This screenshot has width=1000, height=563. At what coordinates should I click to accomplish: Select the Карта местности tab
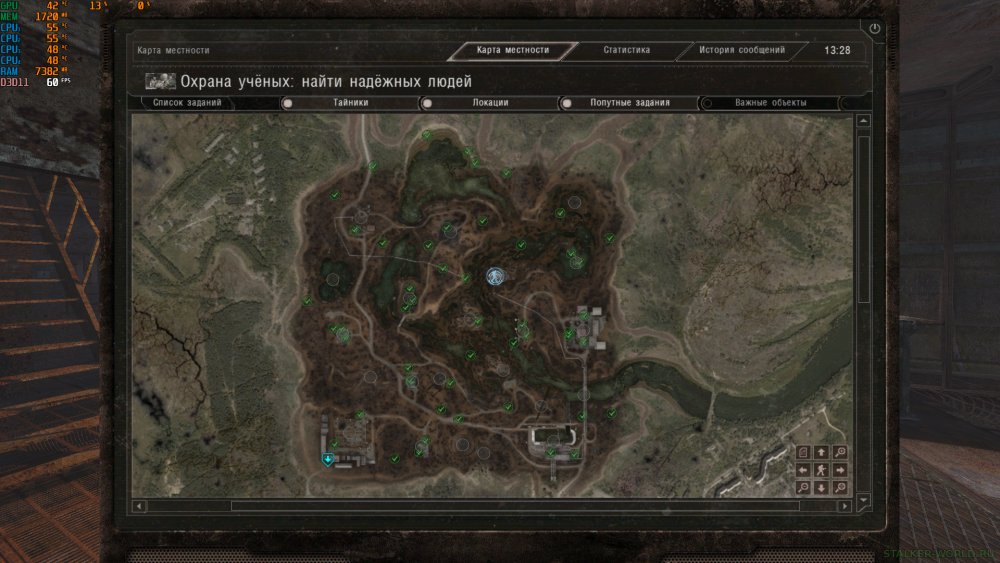(514, 51)
